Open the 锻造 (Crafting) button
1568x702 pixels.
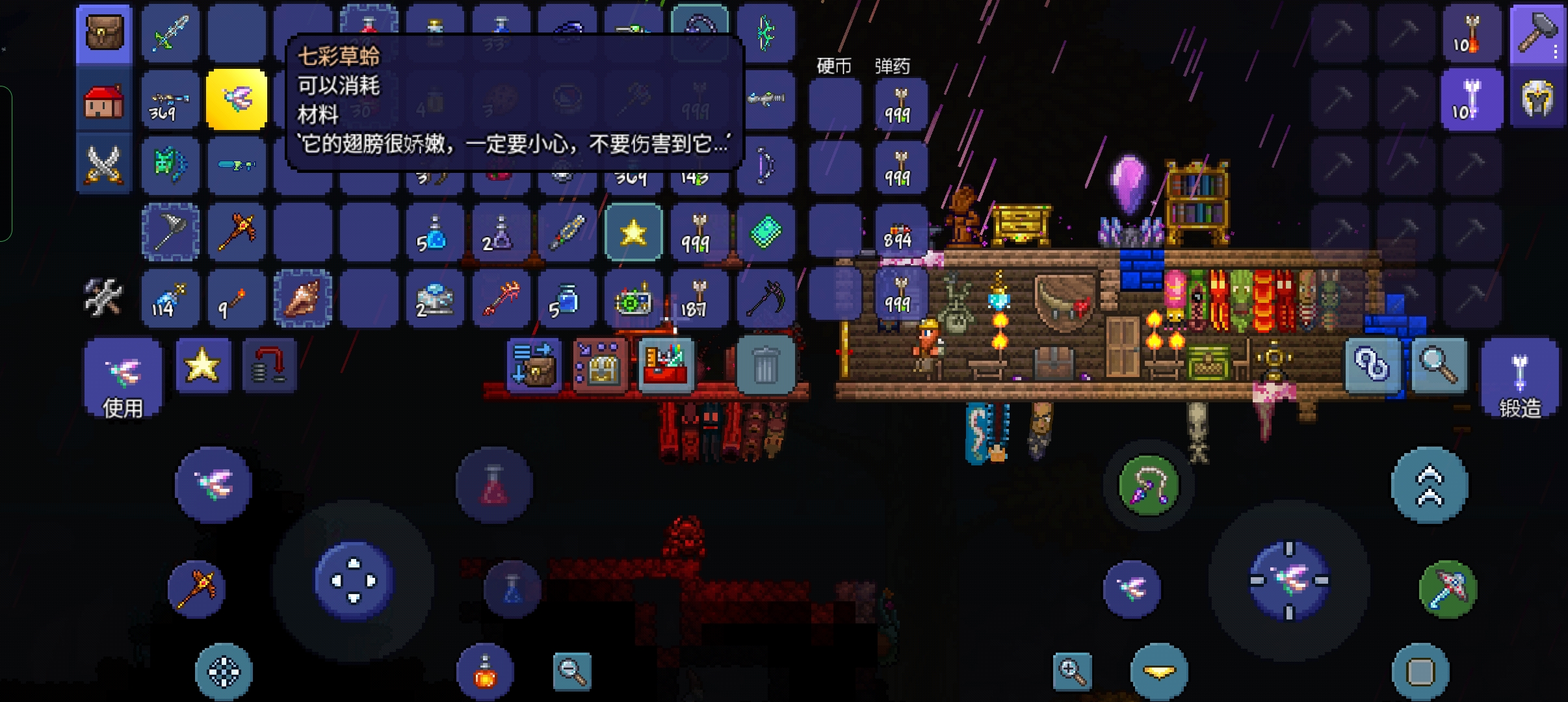pos(1519,380)
